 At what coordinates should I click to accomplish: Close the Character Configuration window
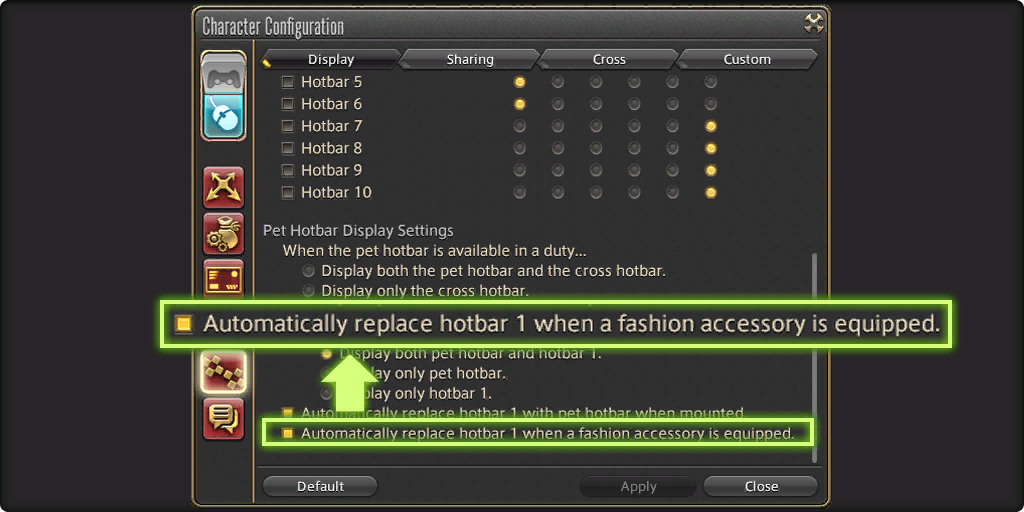760,487
